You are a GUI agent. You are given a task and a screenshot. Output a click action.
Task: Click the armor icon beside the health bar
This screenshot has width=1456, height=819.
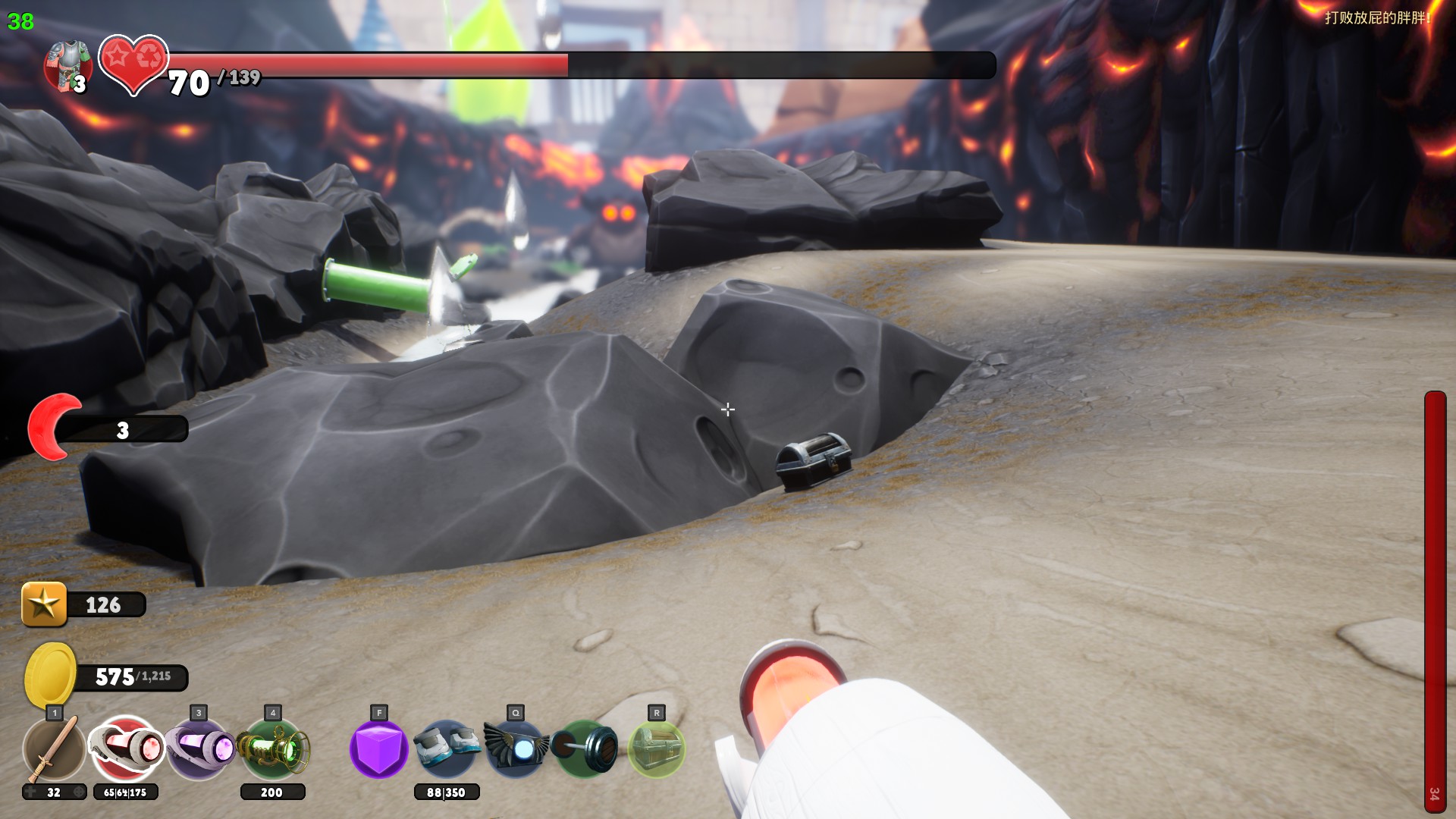point(68,66)
